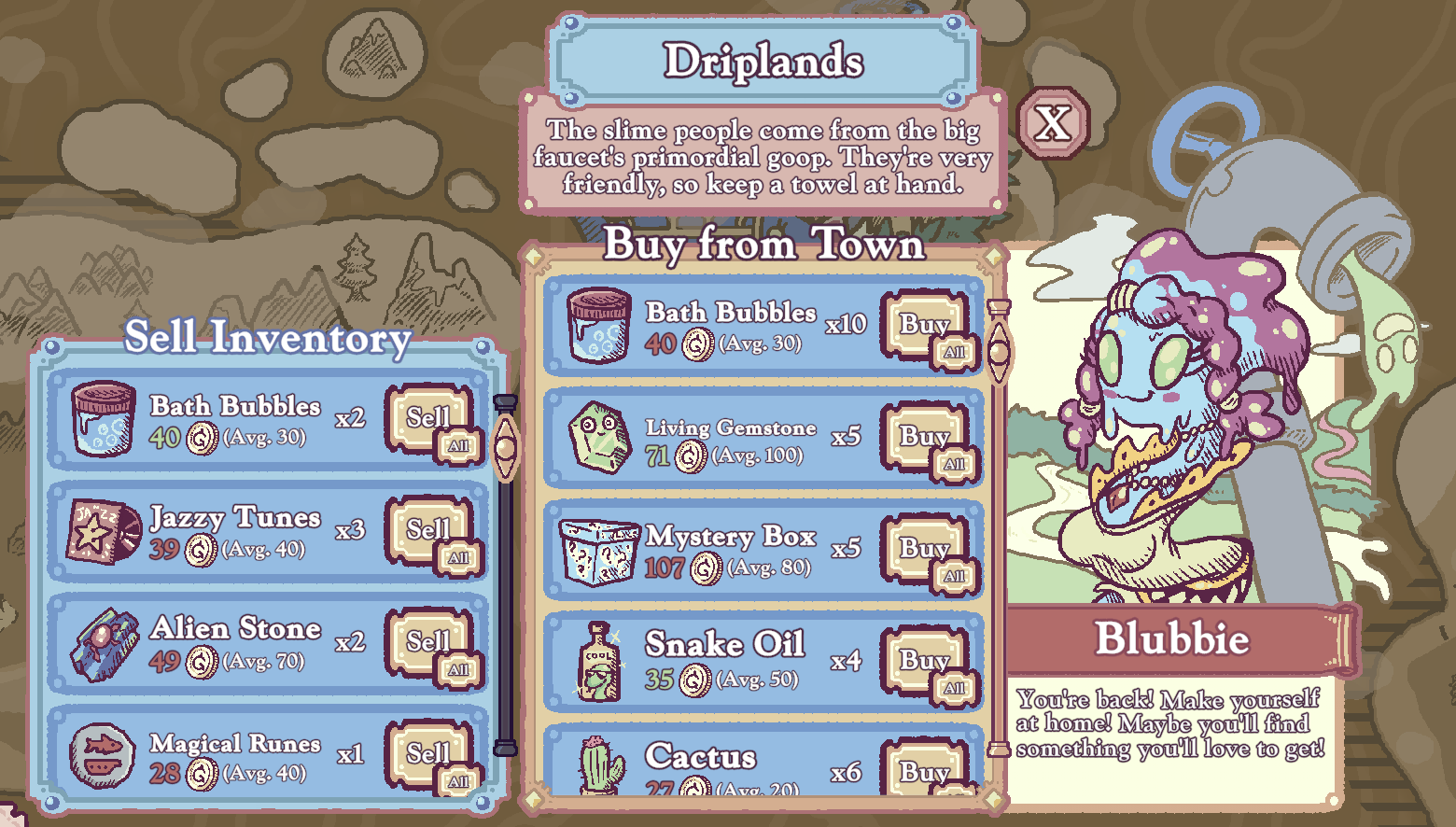Sell the Magical Runes item

click(424, 751)
